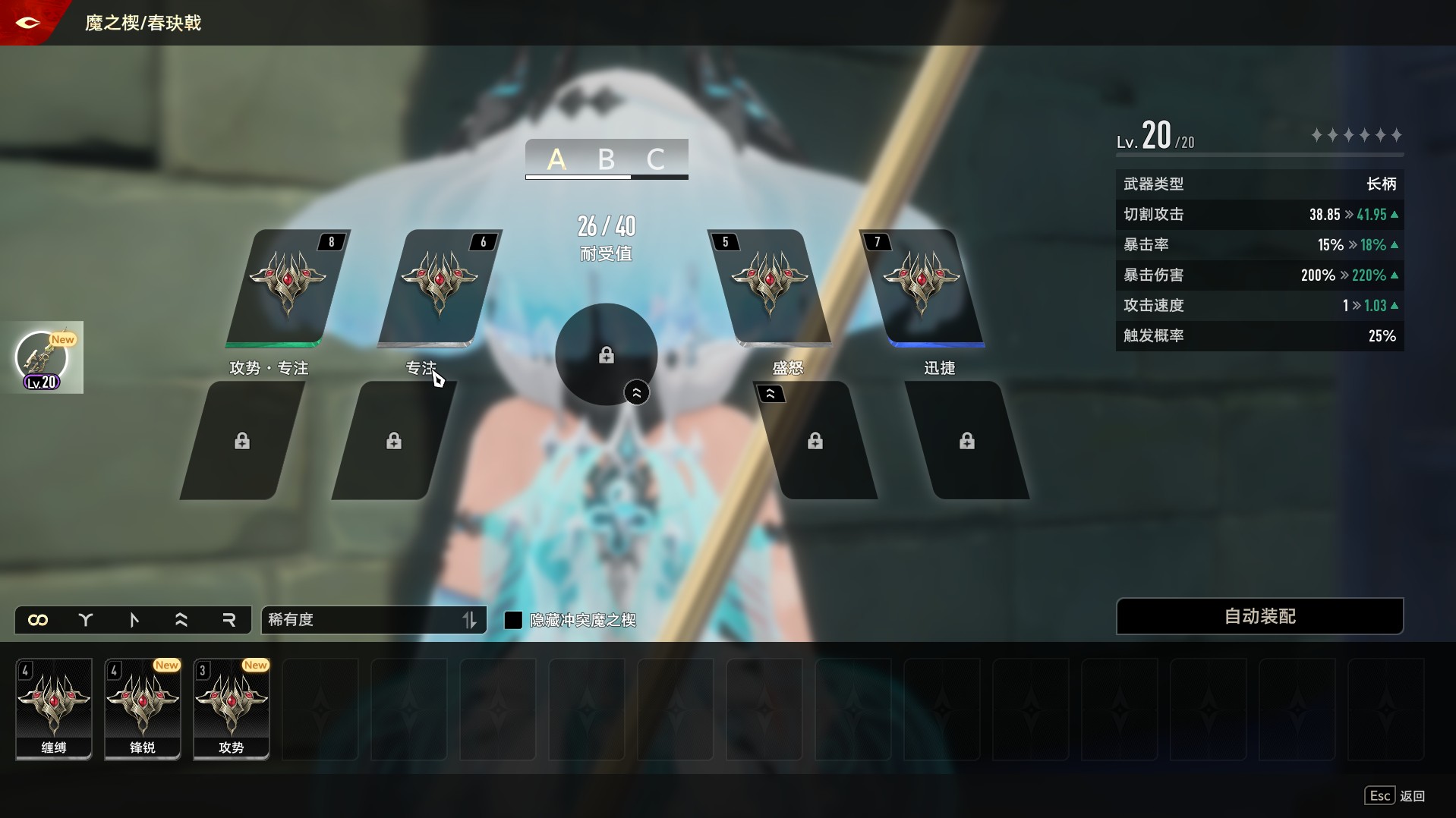
Task: Show all wedges with the infinity filter
Action: coord(38,620)
